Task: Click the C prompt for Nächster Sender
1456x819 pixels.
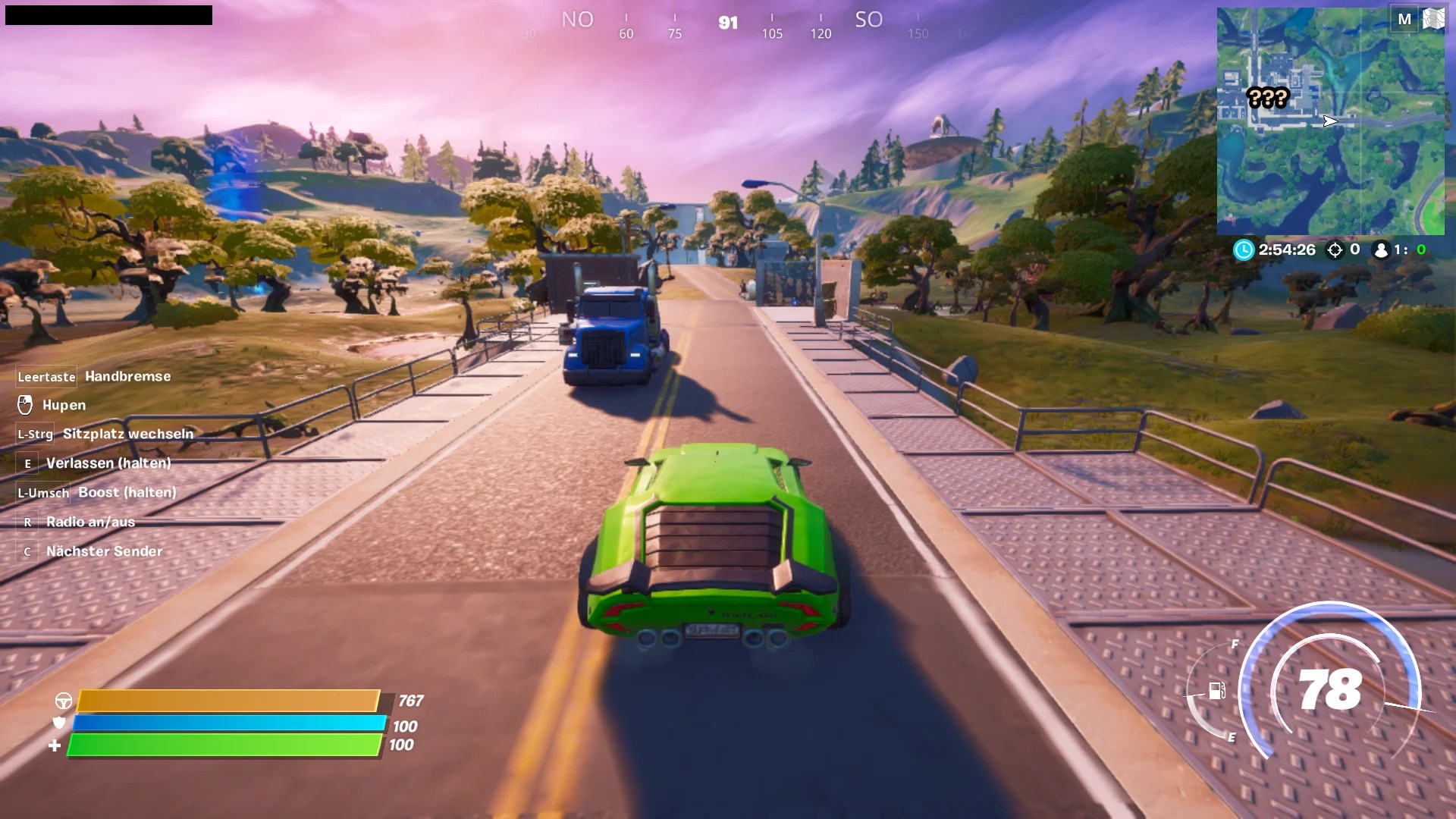Action: [27, 551]
